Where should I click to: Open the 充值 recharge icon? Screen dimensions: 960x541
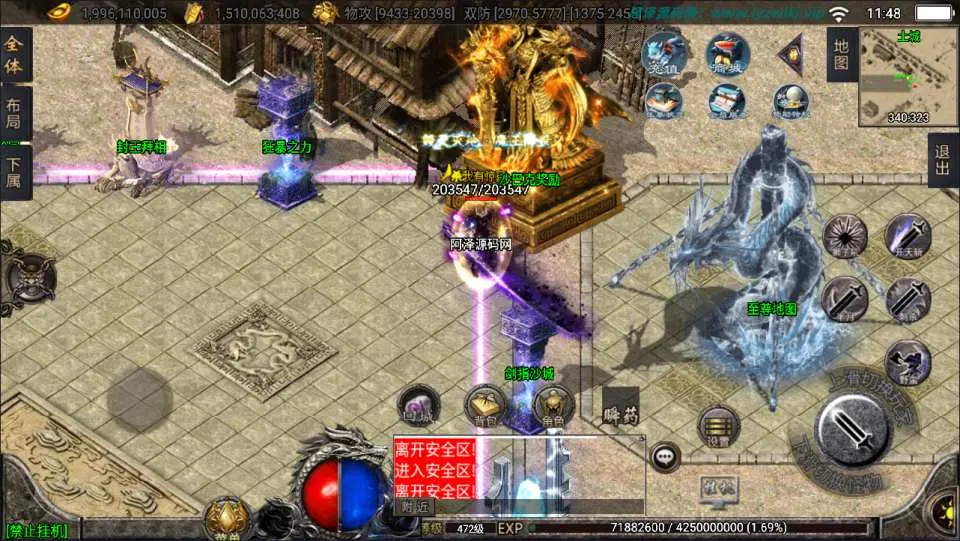663,53
